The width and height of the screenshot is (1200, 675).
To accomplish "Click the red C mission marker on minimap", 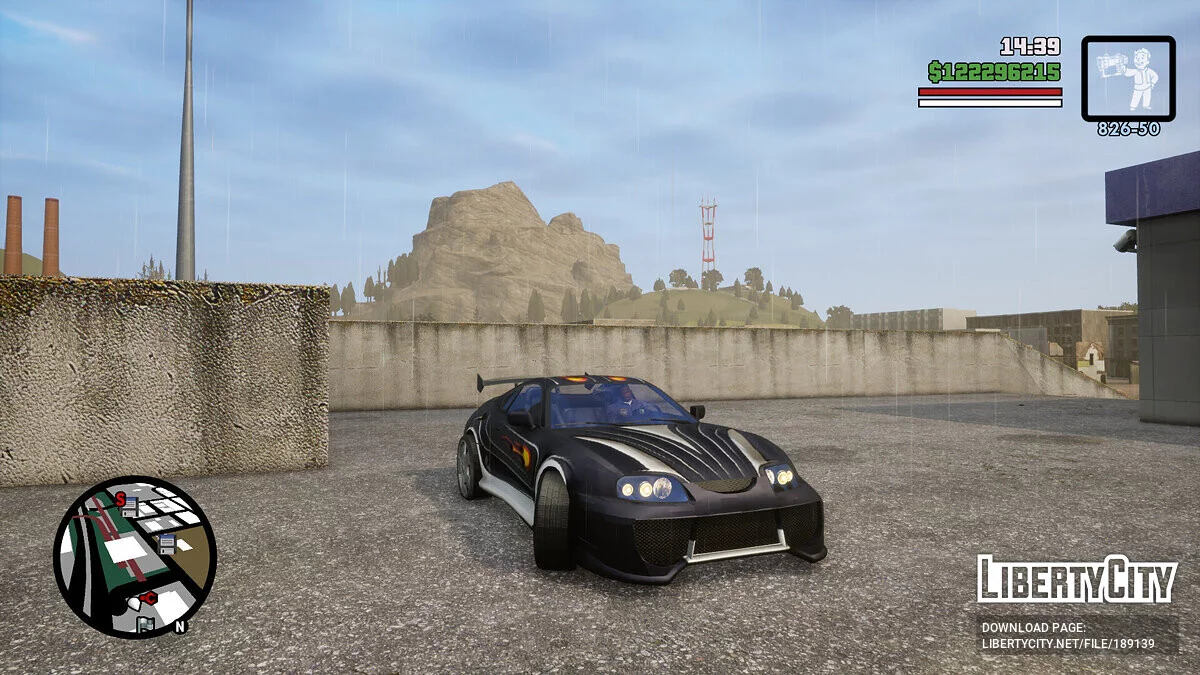I will [149, 598].
